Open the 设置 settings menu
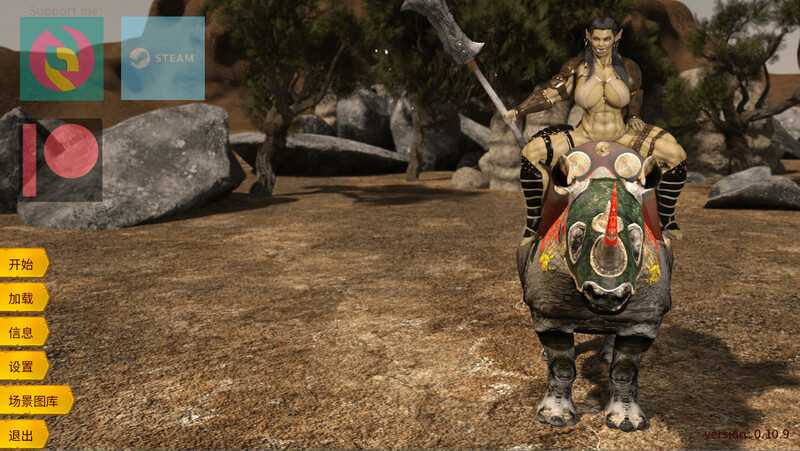This screenshot has width=800, height=451. (22, 366)
